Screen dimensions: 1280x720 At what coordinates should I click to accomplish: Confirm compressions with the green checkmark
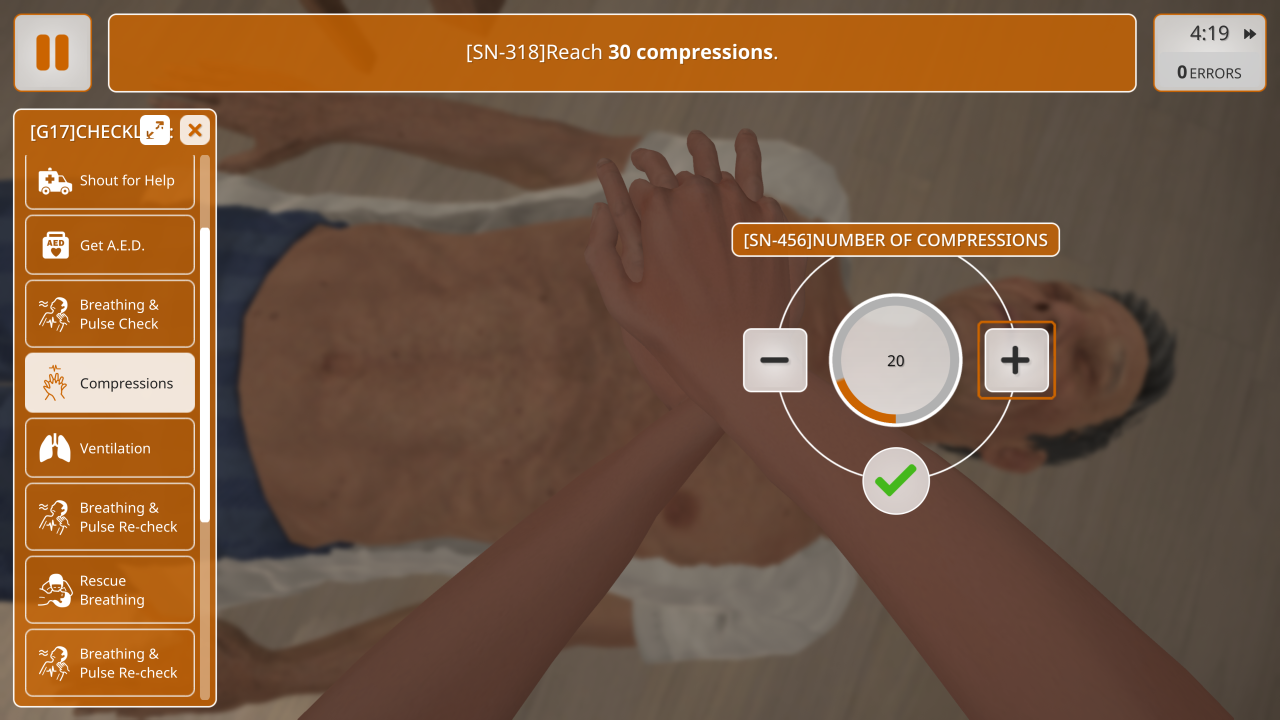point(896,481)
